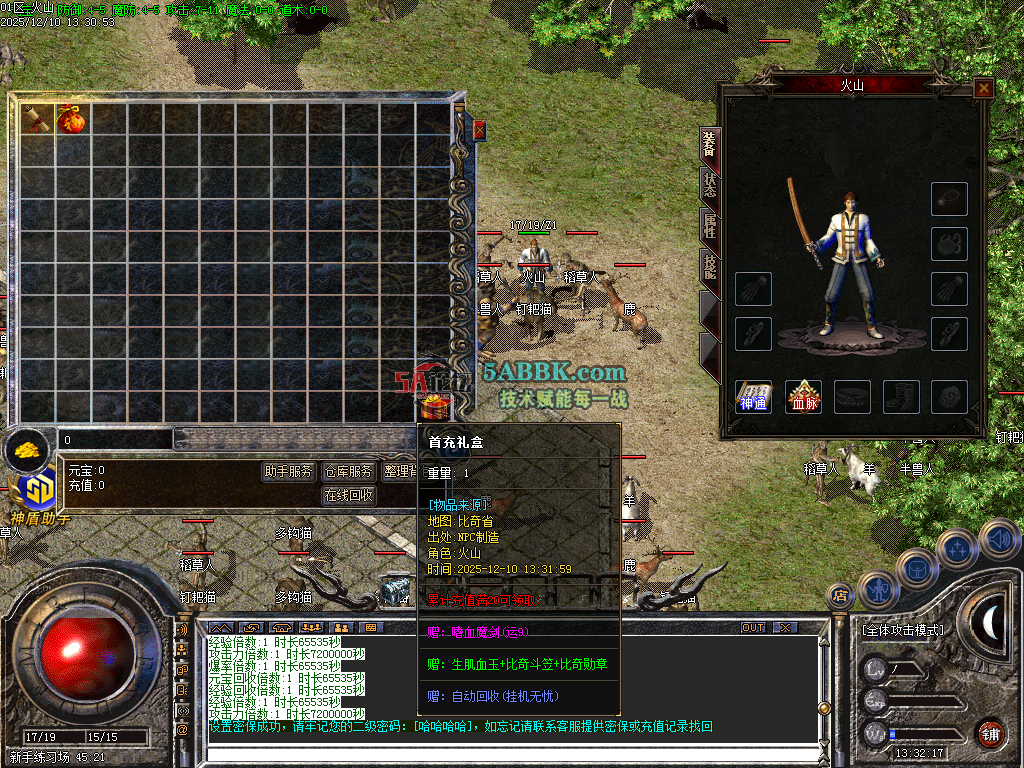Viewport: 1024px width, 768px height.
Task: Open the small 店 store icon
Action: pyautogui.click(x=840, y=596)
